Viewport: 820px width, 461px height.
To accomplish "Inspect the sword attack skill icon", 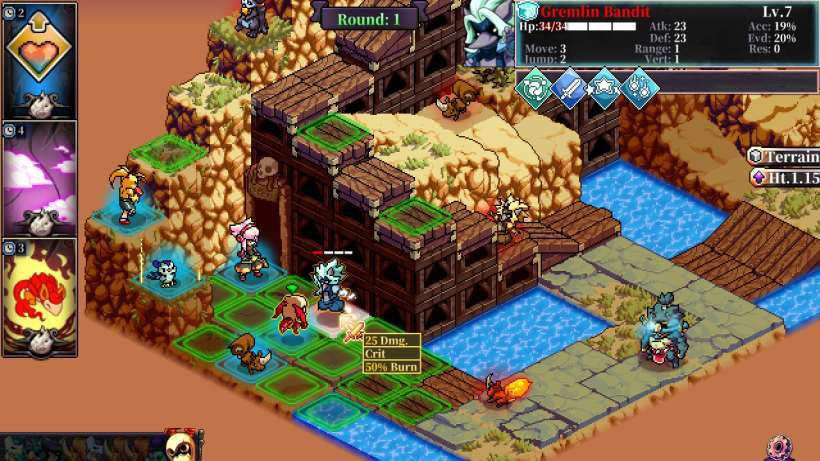I will pyautogui.click(x=567, y=87).
